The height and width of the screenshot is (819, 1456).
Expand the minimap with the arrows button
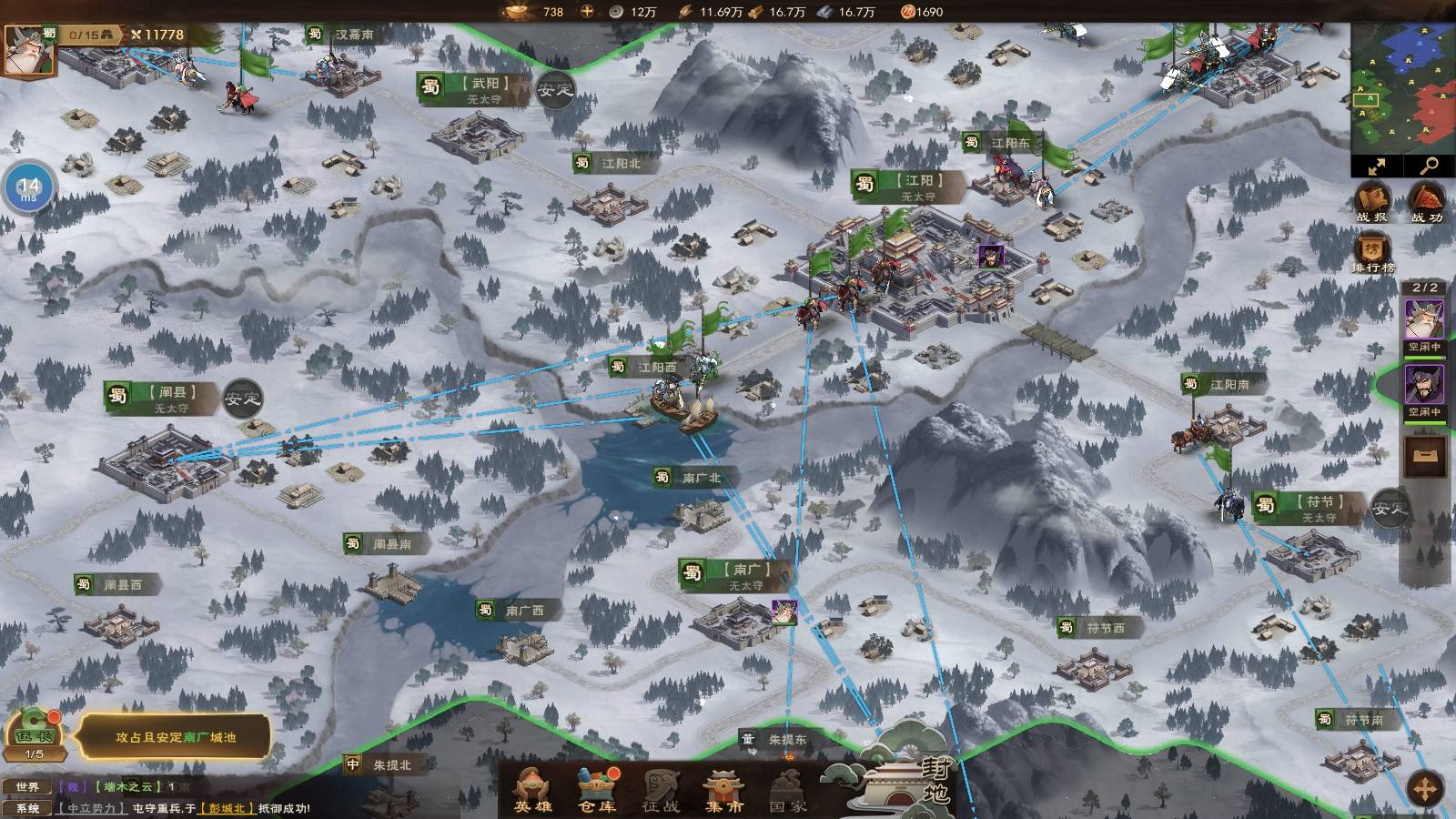pos(1376,167)
